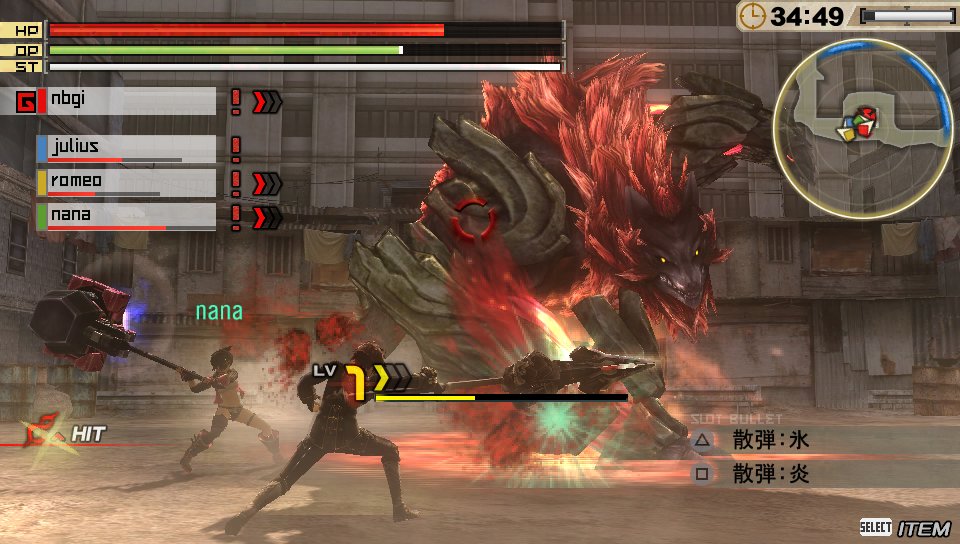Select party member julius

[x=127, y=148]
